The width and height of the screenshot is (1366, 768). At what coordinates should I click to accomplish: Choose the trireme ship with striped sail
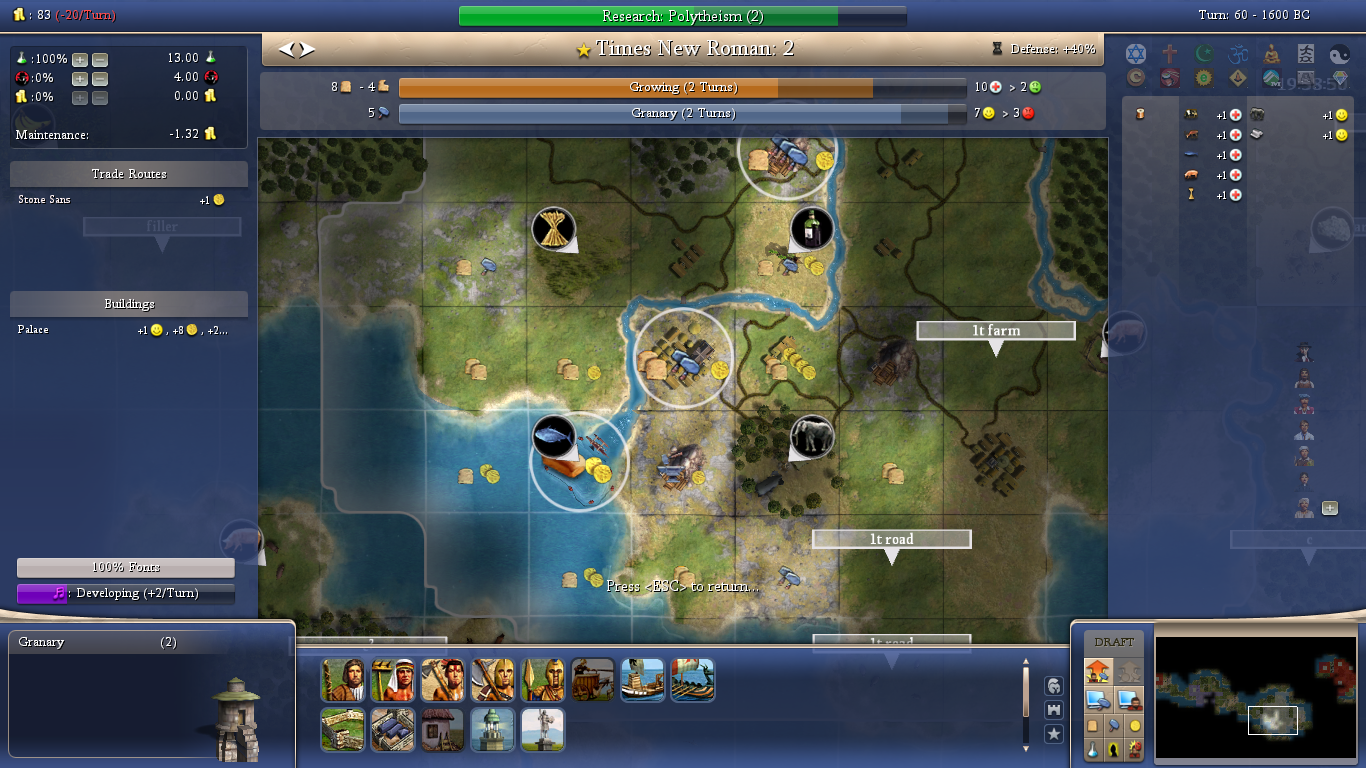pos(692,680)
